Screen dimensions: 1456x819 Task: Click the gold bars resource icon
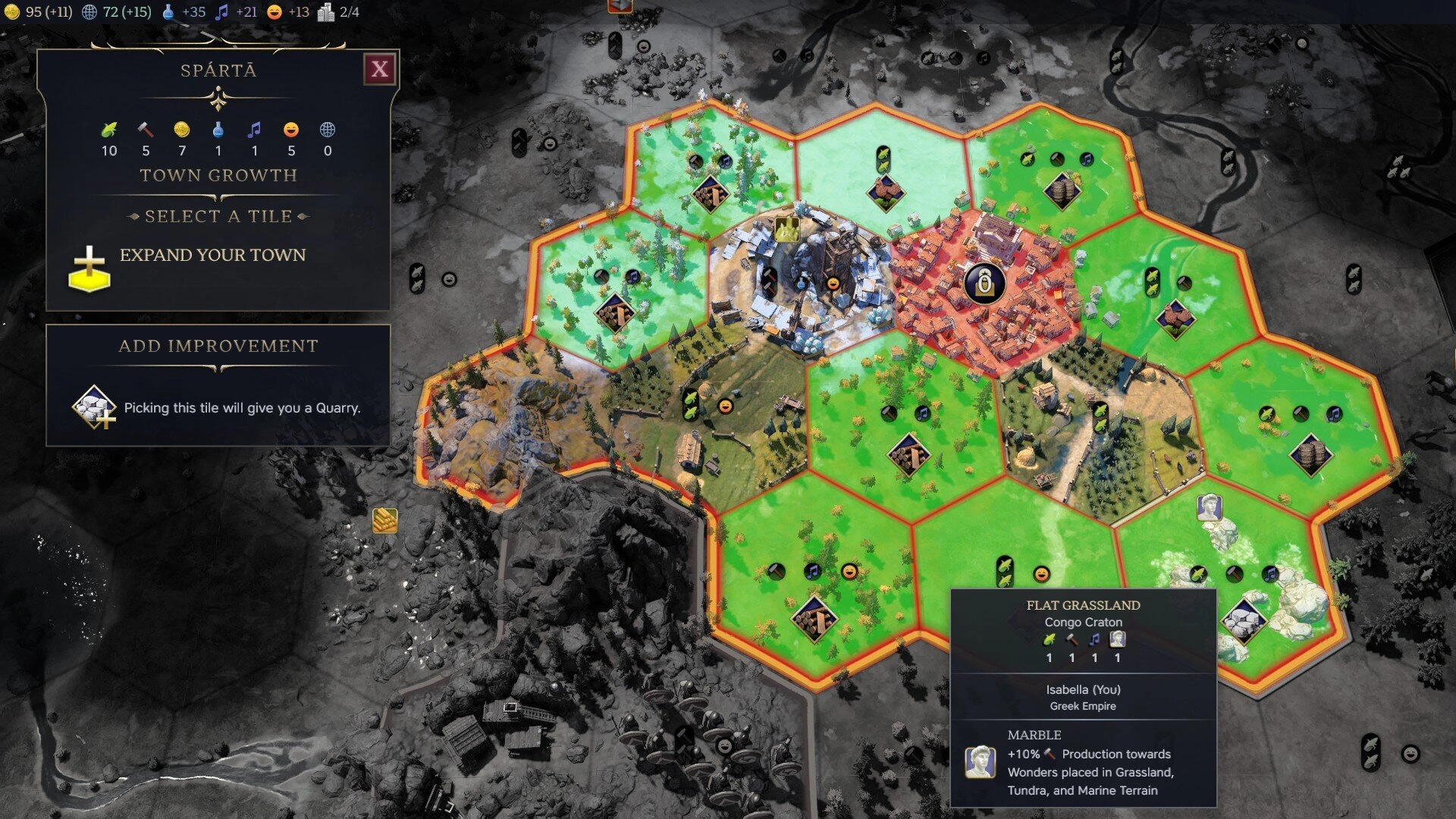385,520
